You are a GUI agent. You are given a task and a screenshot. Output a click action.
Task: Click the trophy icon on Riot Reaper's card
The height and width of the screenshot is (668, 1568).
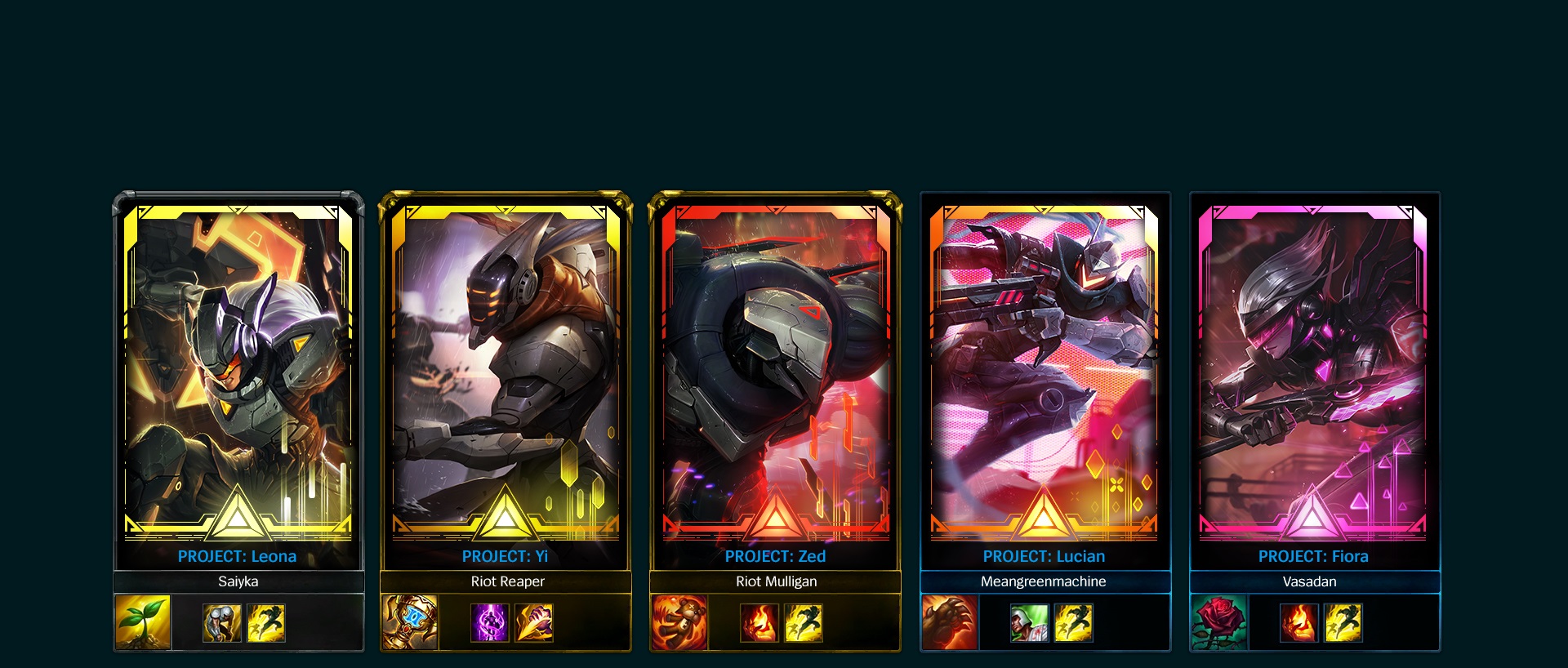(410, 621)
